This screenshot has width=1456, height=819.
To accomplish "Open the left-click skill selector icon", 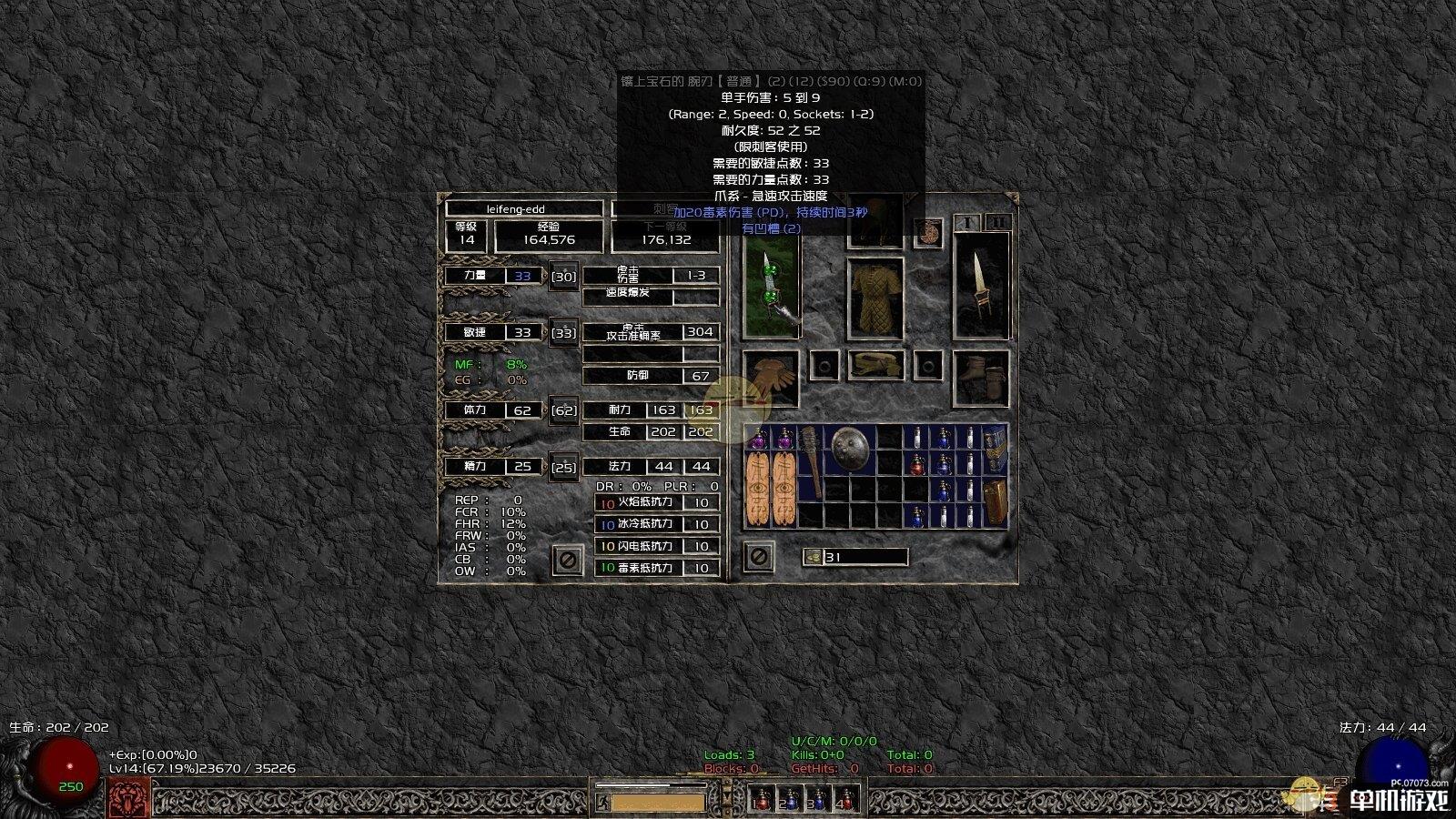I will (128, 798).
